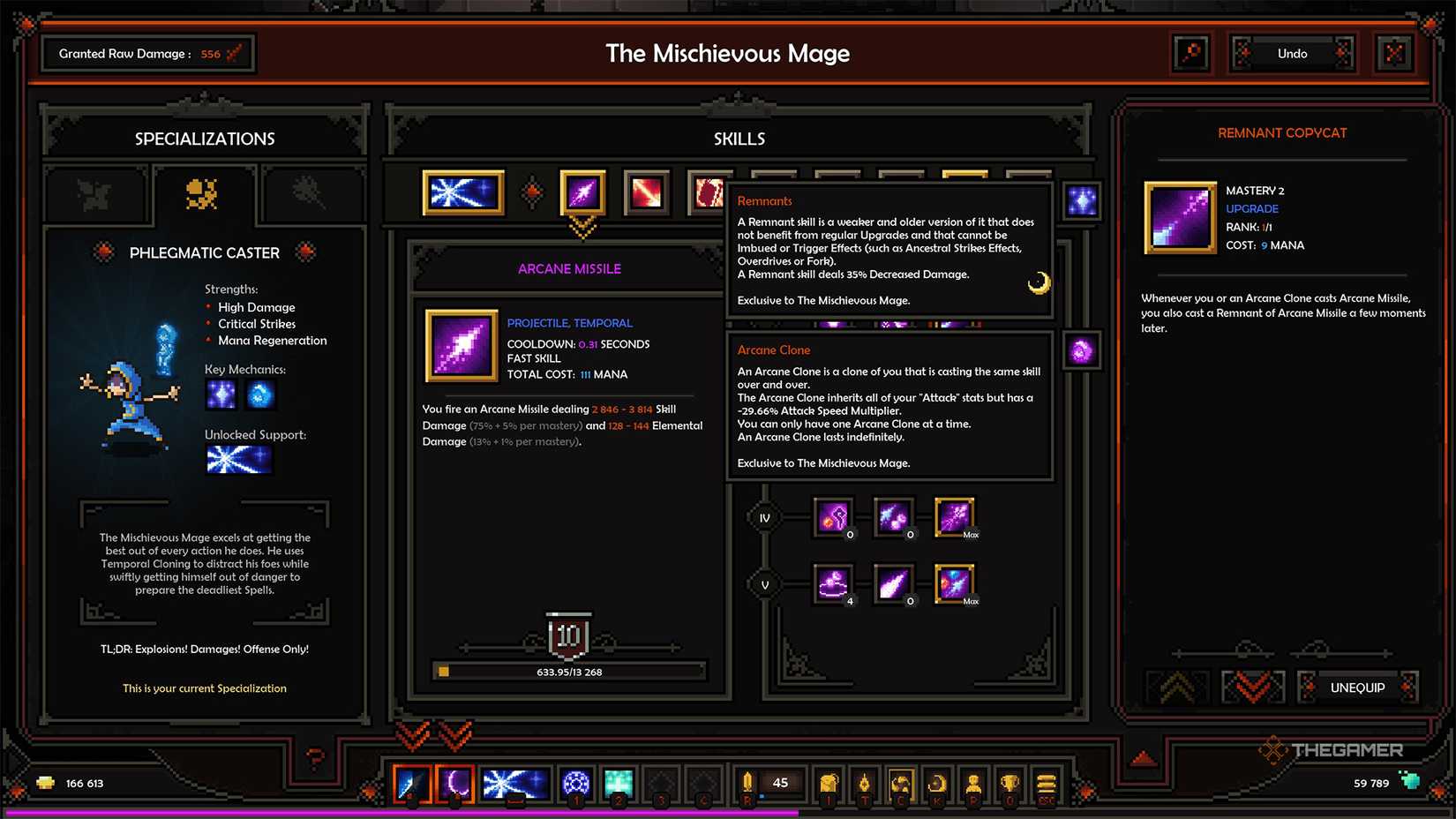Viewport: 1456px width, 819px height.
Task: Select the Arcane Missile skill icon
Action: pyautogui.click(x=582, y=192)
